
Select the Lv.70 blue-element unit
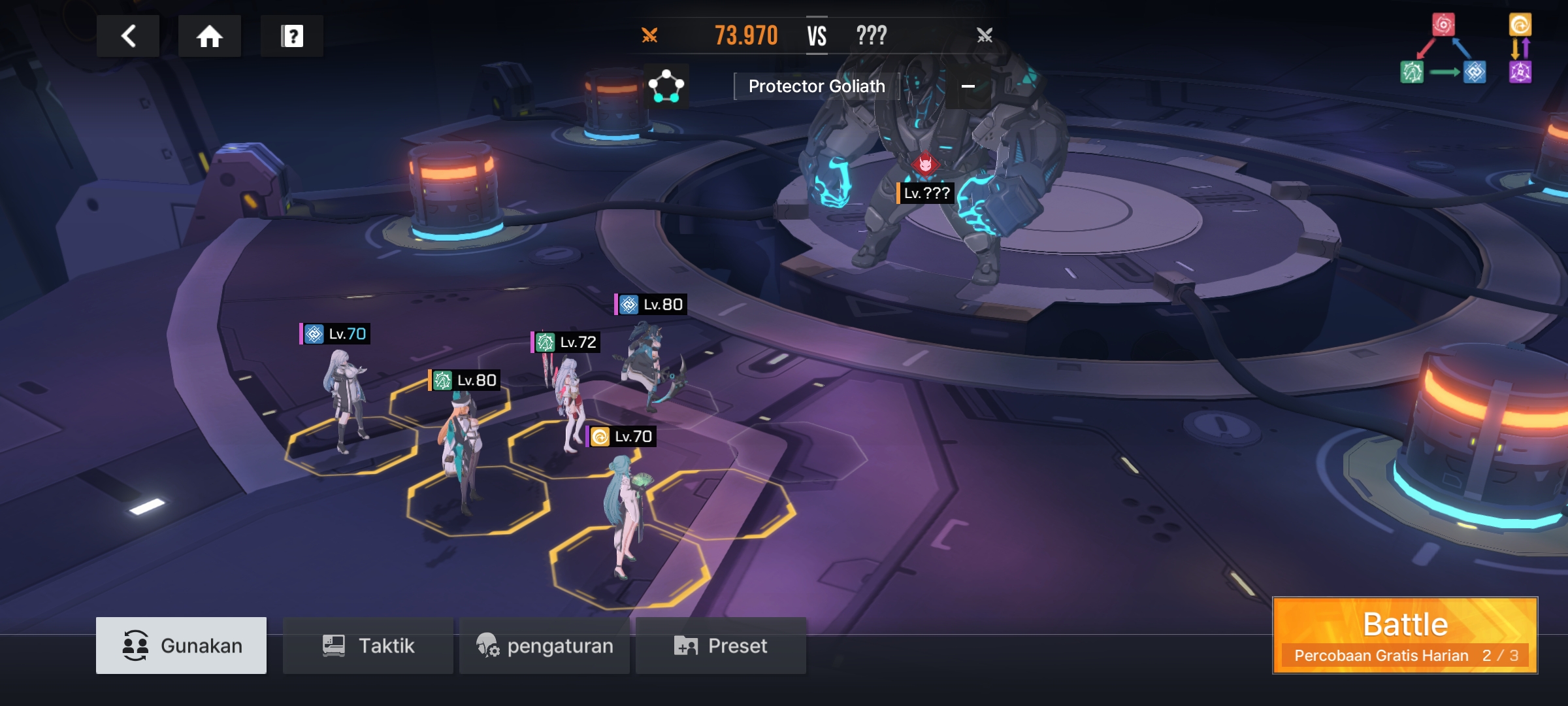pyautogui.click(x=344, y=399)
